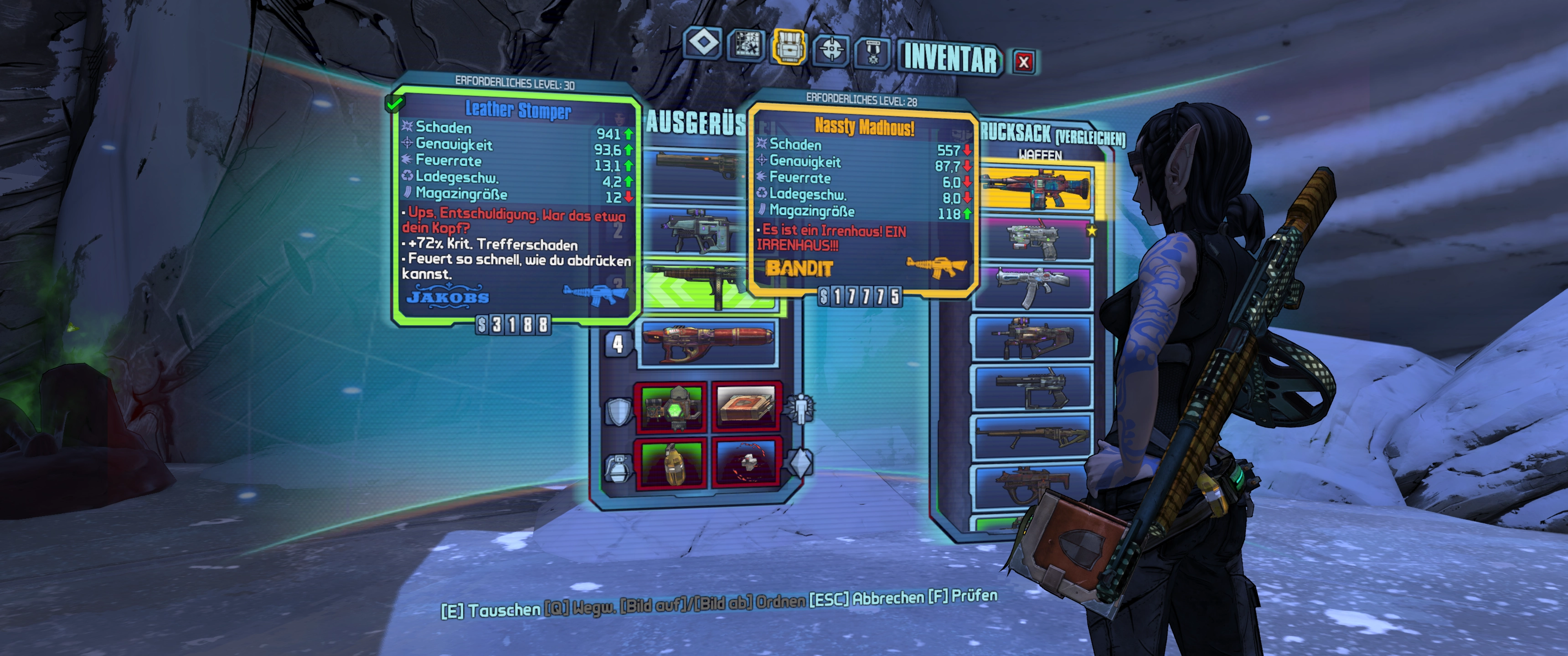Open the skills tab with crosshair icon
The image size is (1568, 656).
pos(831,49)
